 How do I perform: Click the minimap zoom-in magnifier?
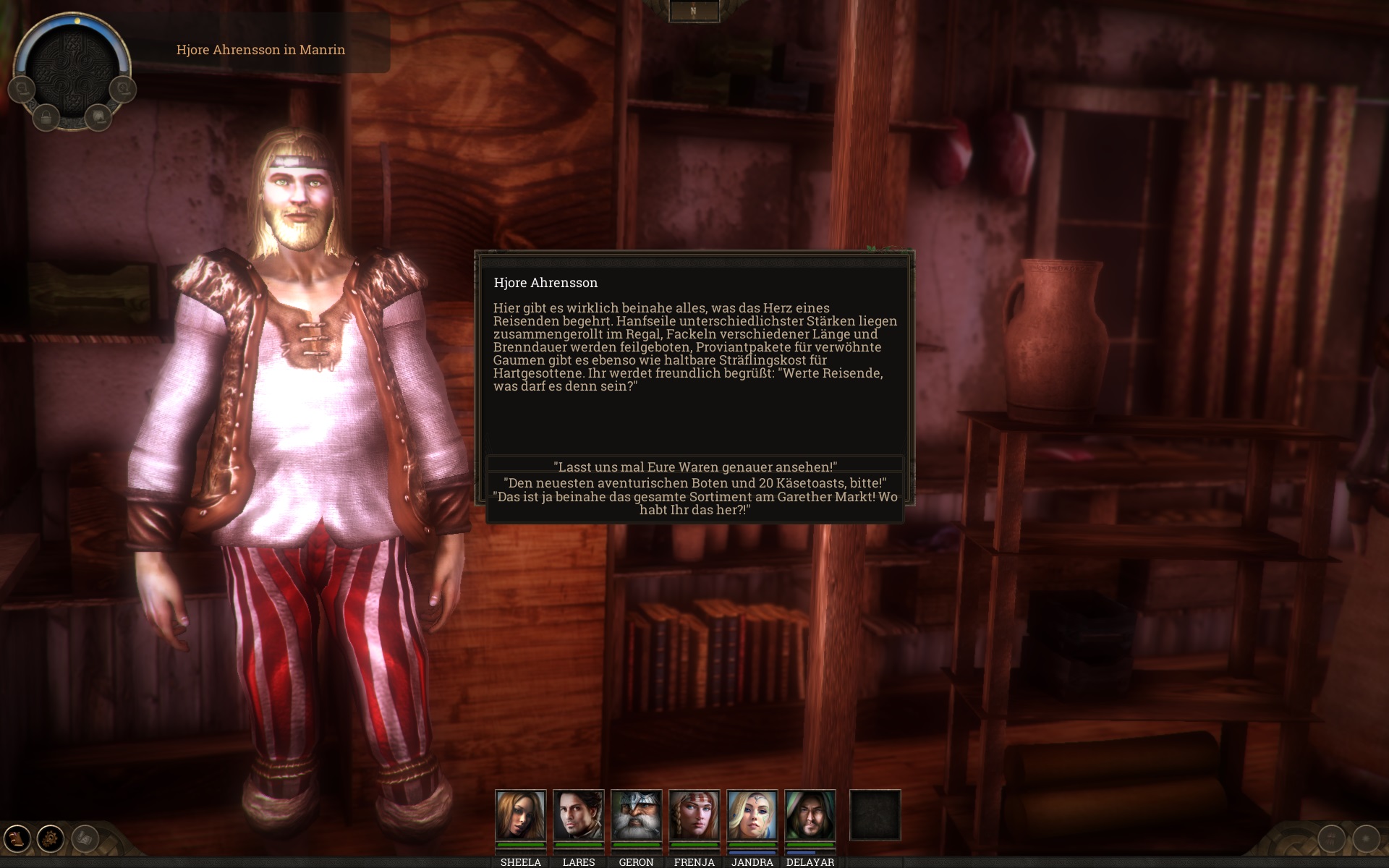coord(123,89)
